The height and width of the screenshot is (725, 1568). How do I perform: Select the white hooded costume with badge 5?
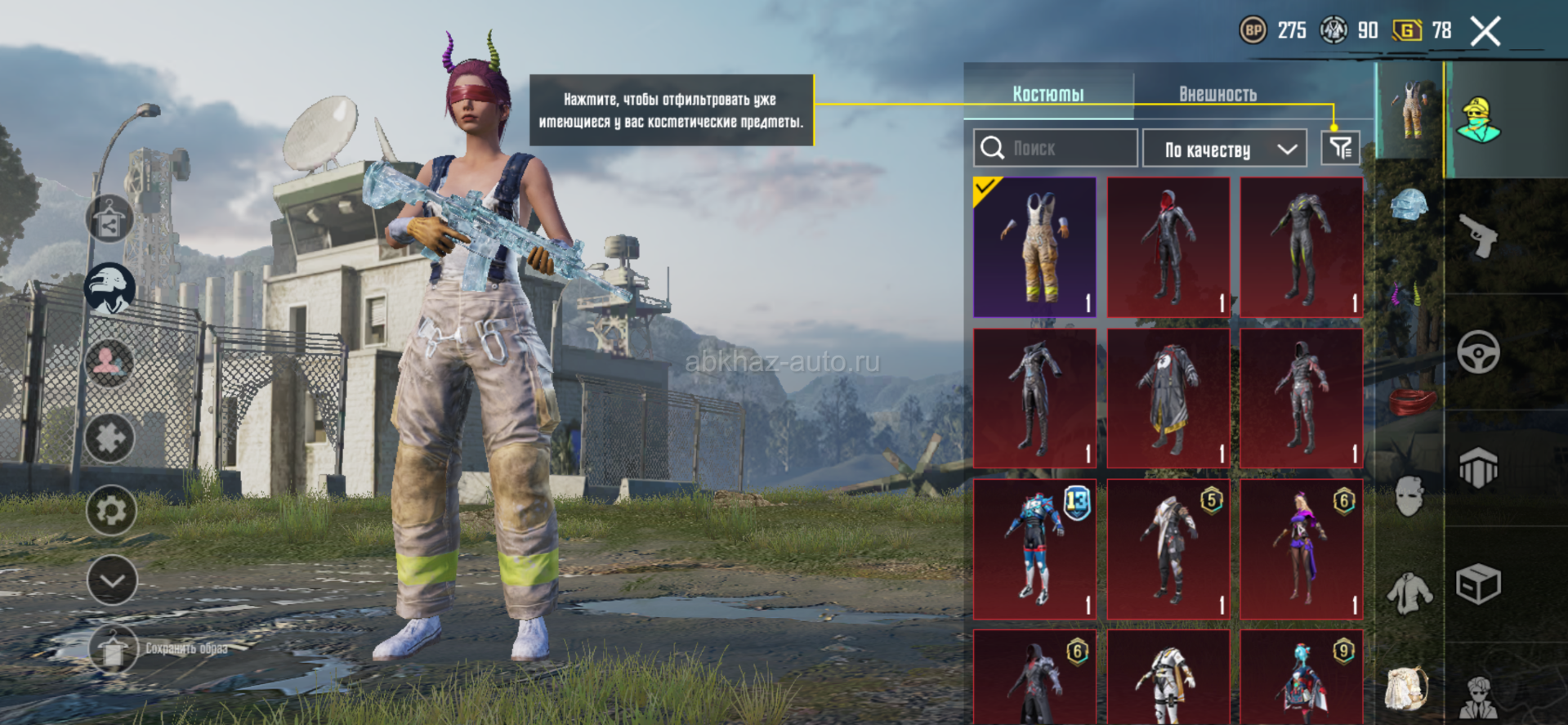(1168, 548)
